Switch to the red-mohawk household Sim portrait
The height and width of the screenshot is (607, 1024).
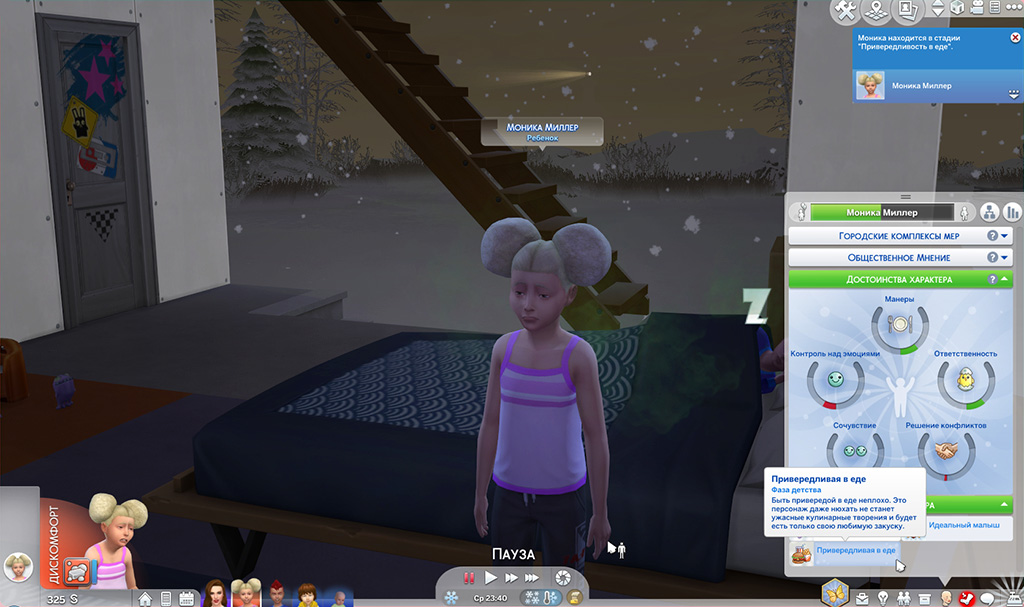(276, 592)
